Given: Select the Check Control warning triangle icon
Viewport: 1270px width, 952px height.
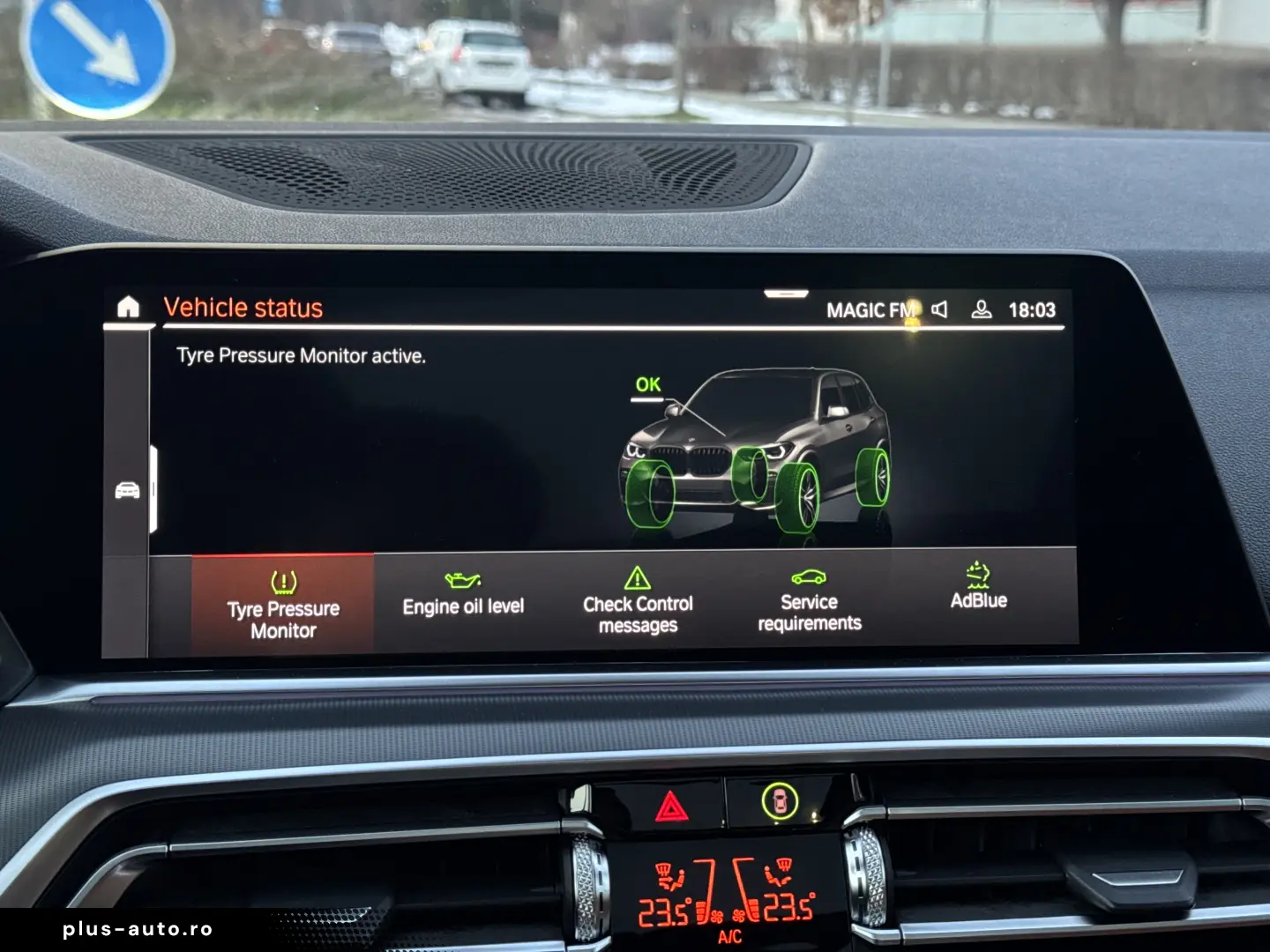Looking at the screenshot, I should tap(637, 577).
